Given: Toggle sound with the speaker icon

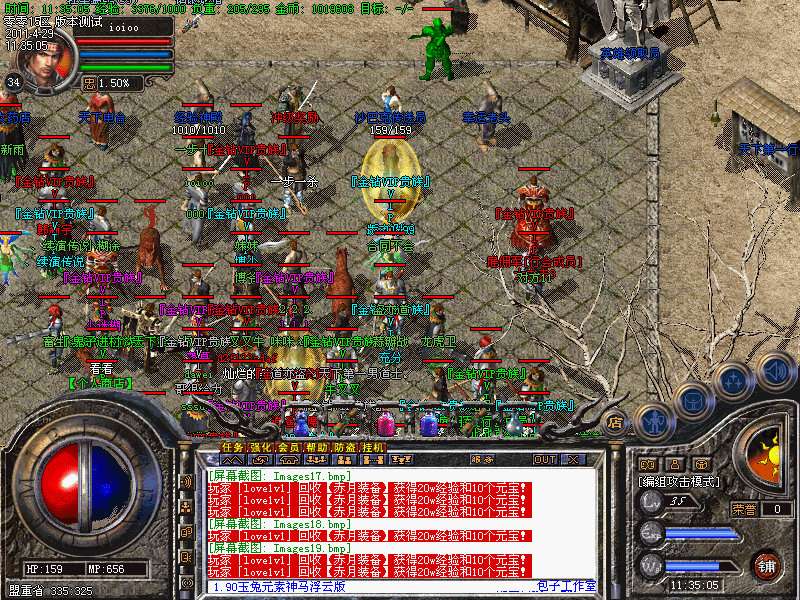Looking at the screenshot, I should pyautogui.click(x=773, y=370).
